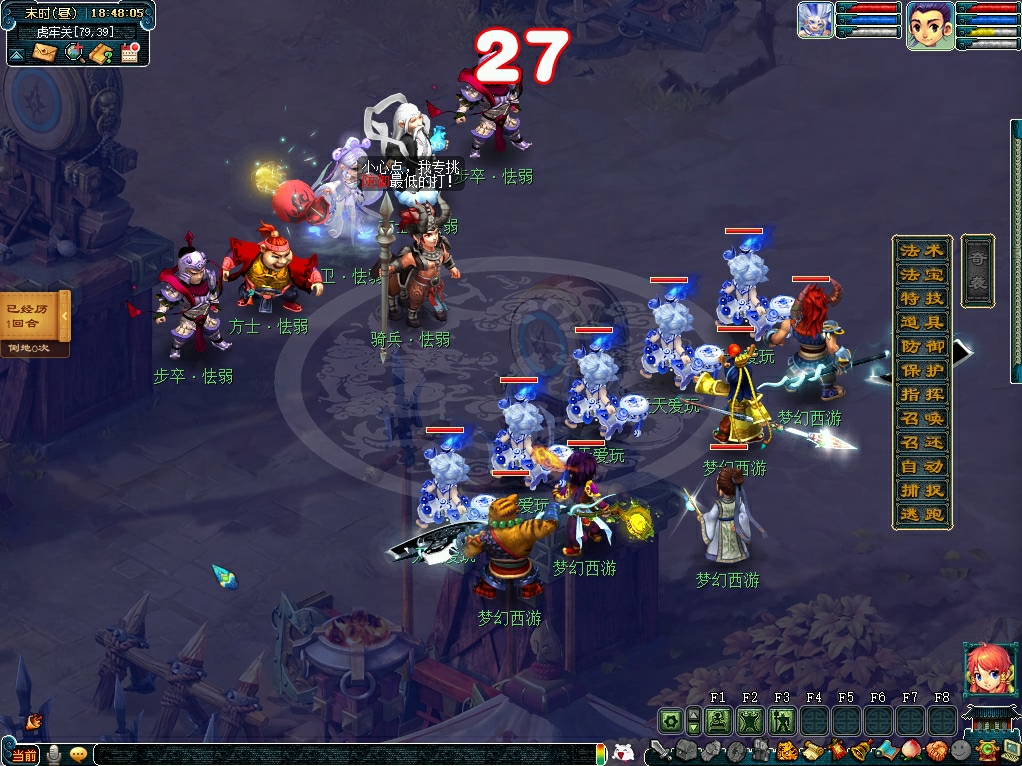The height and width of the screenshot is (766, 1022).
Task: Enable 自动 (auto) battle
Action: click(922, 466)
